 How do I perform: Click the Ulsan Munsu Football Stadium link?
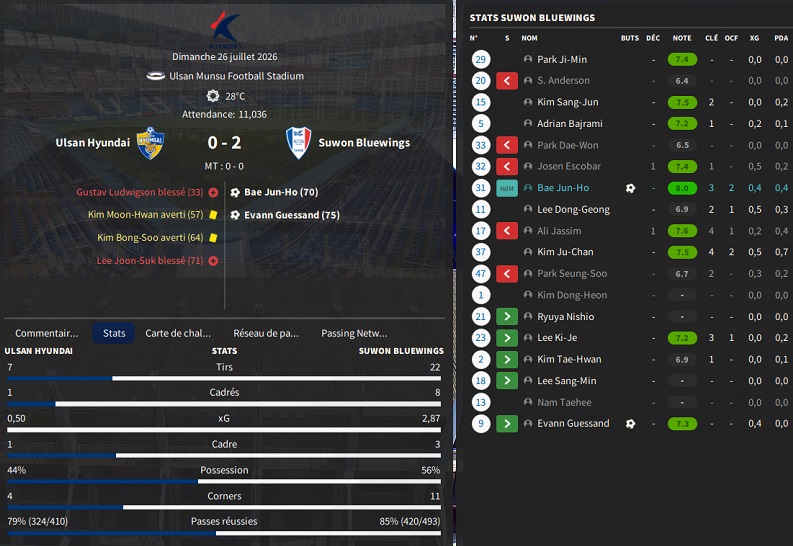tap(237, 76)
